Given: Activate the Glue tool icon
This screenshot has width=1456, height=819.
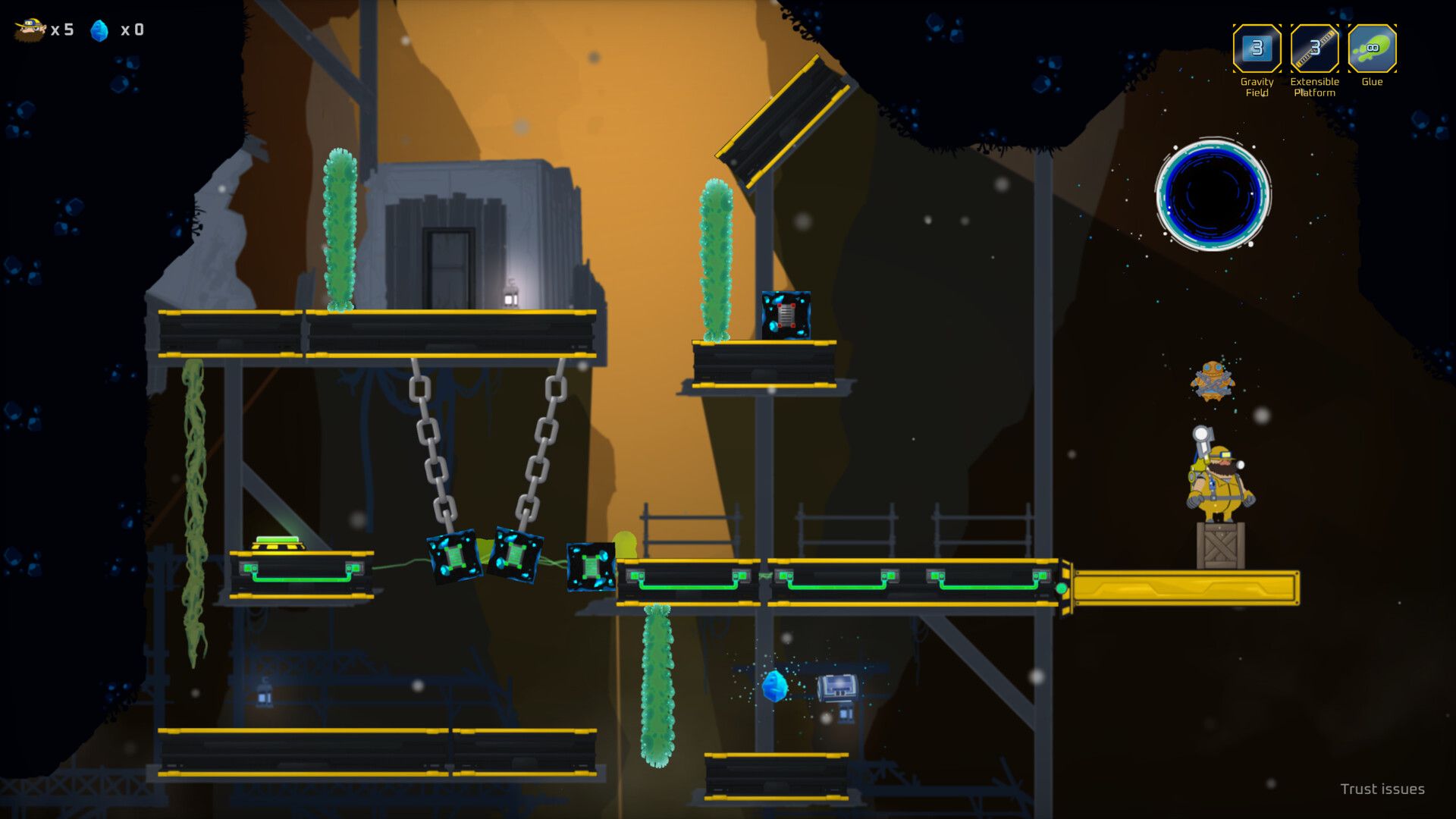Looking at the screenshot, I should tap(1372, 49).
